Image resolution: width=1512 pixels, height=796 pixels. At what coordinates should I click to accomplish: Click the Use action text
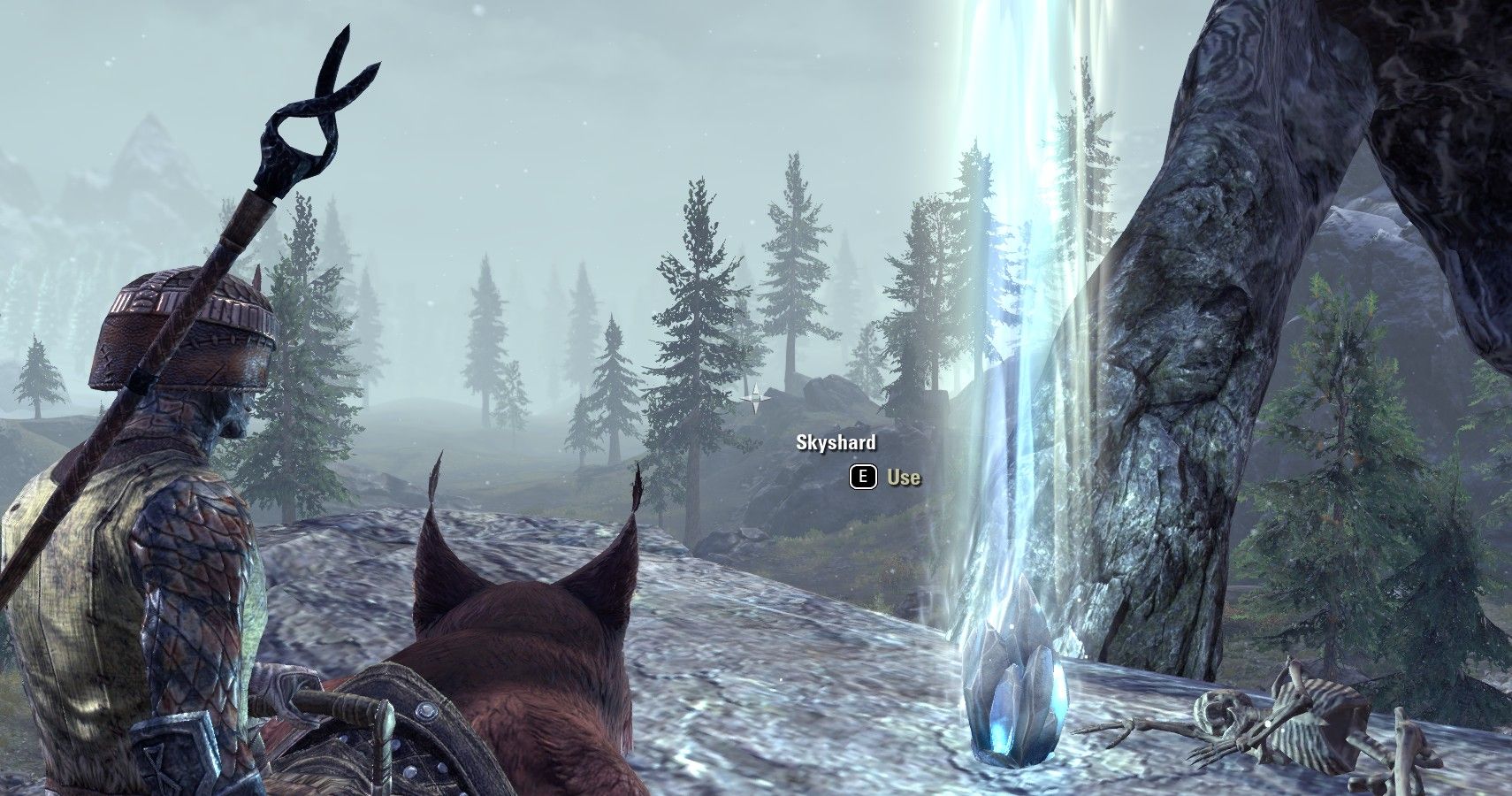click(902, 477)
